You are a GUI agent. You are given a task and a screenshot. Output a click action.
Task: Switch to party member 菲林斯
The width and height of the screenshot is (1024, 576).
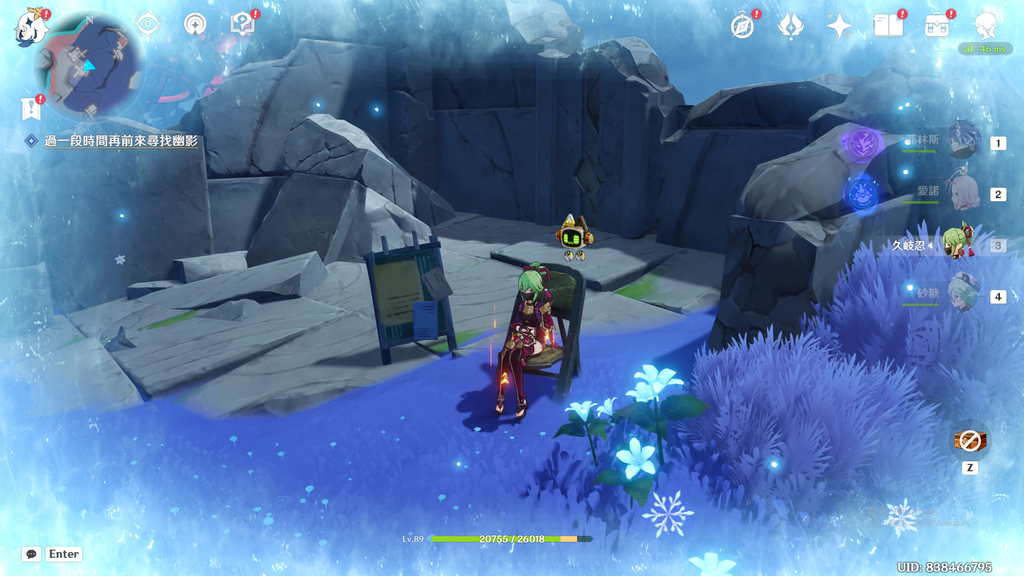[x=962, y=142]
